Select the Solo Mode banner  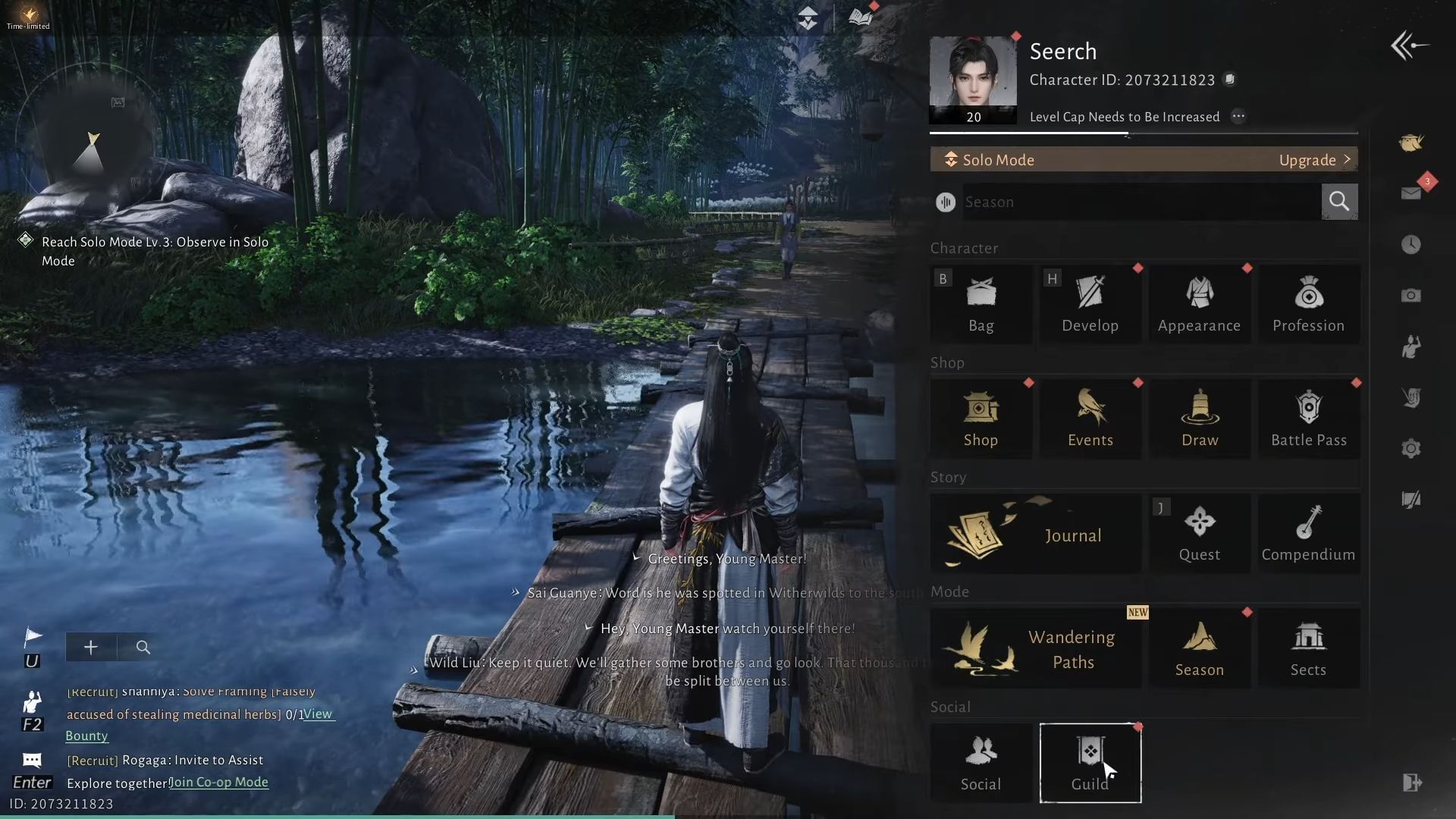click(1062, 160)
